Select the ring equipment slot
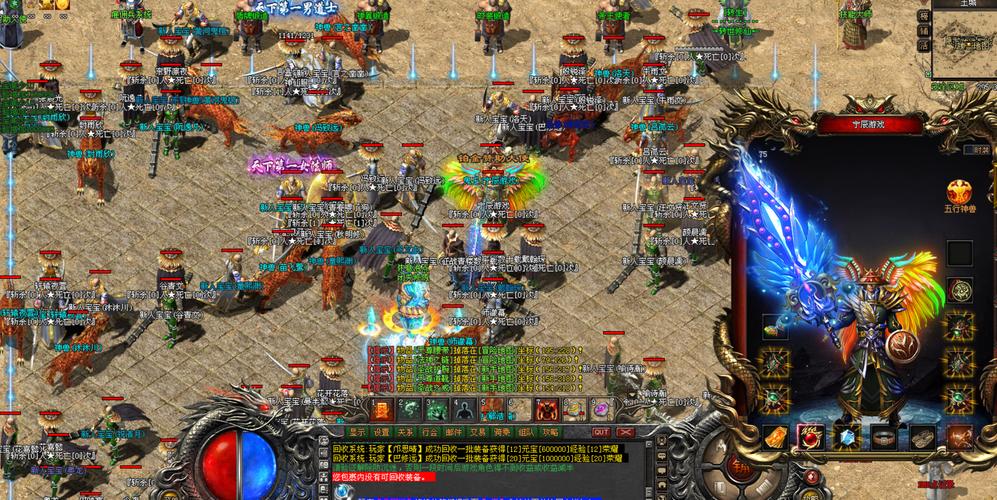 click(x=884, y=437)
